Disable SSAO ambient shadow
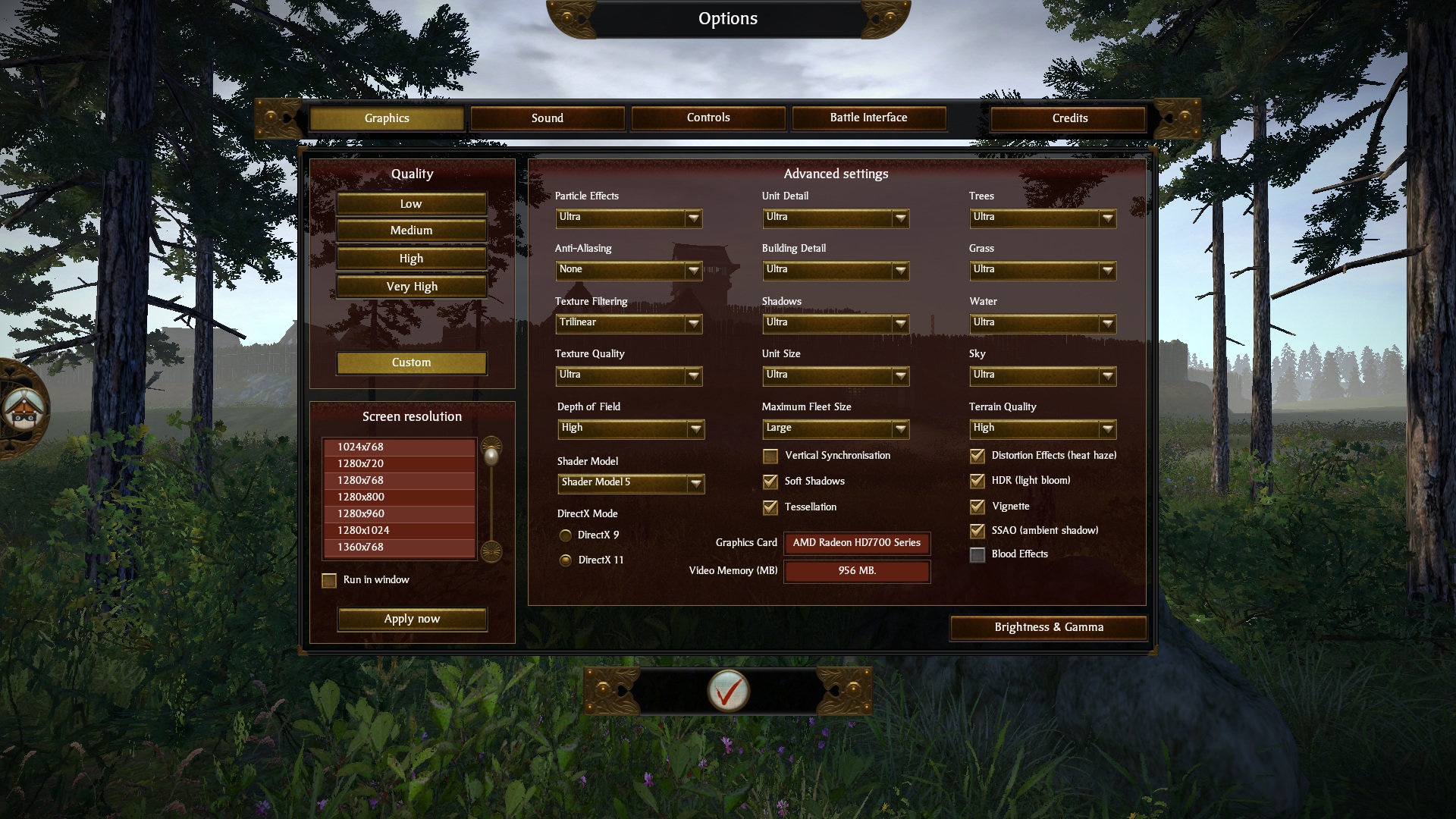The height and width of the screenshot is (819, 1456). (977, 531)
